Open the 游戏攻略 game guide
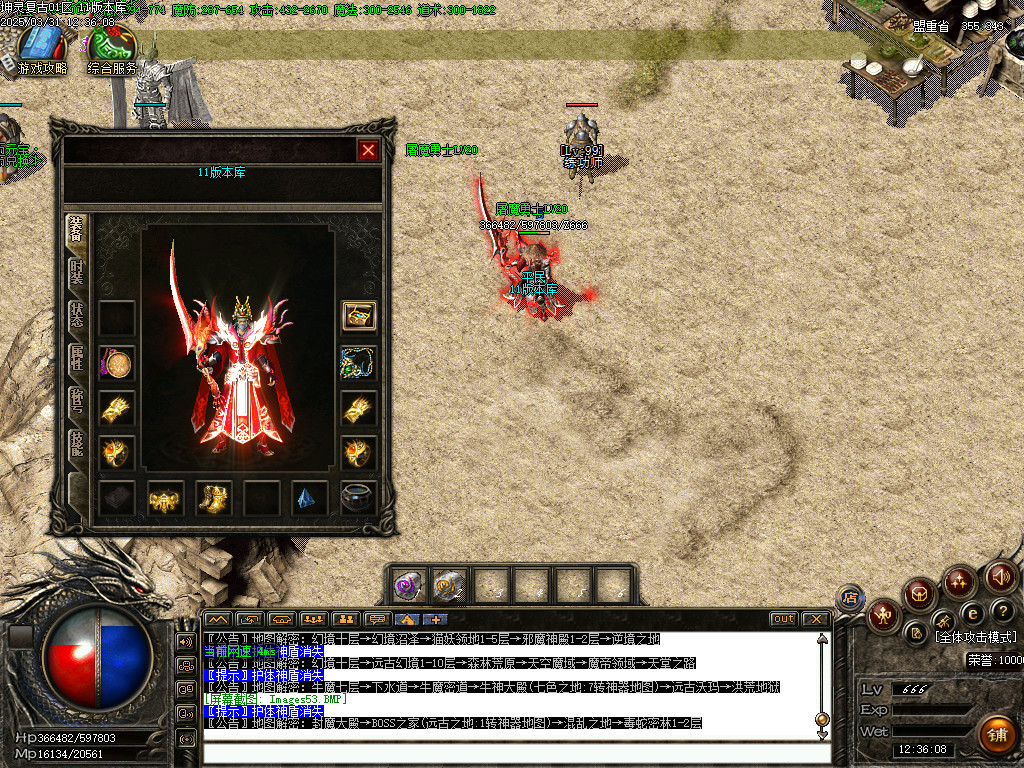 (x=42, y=50)
